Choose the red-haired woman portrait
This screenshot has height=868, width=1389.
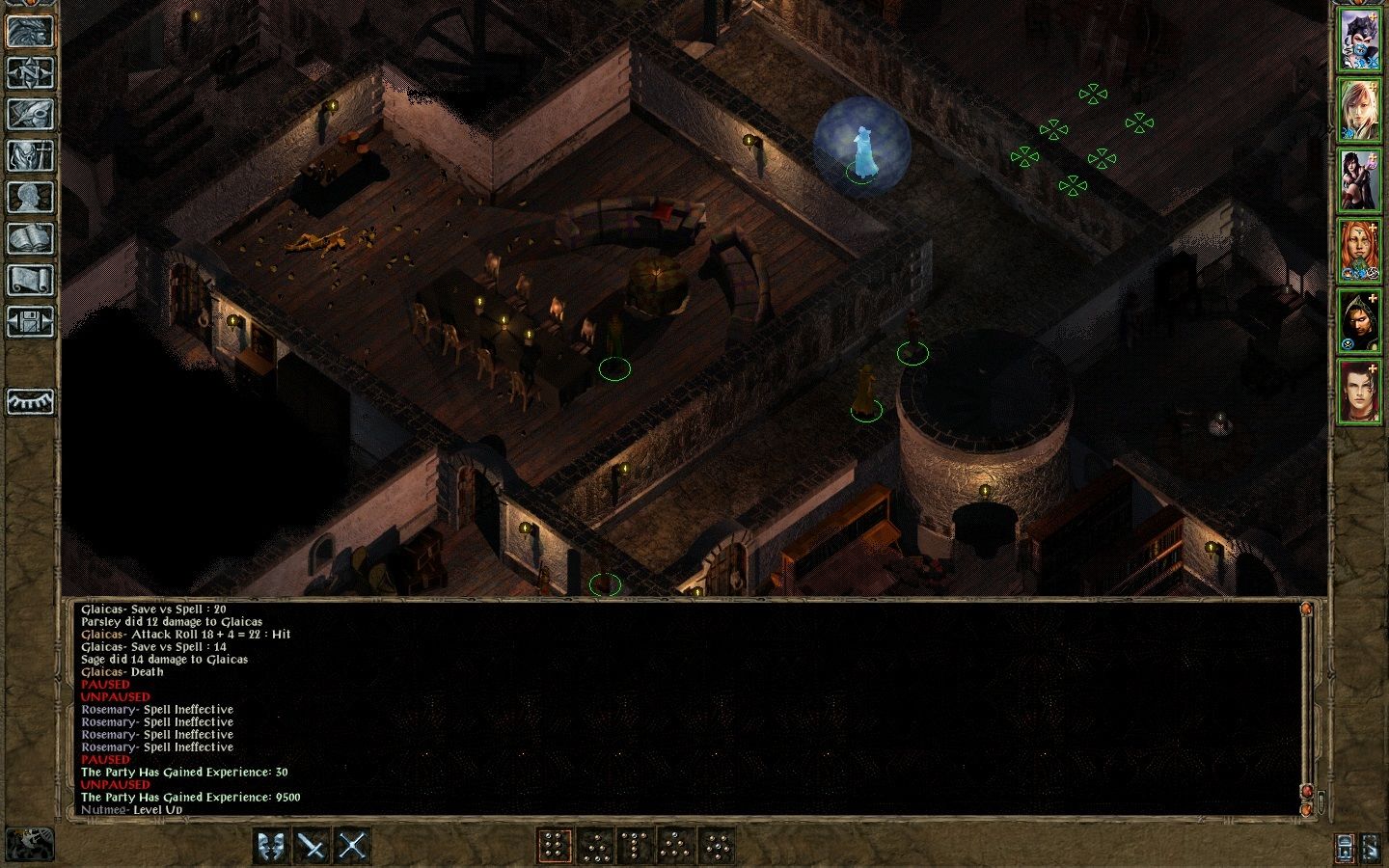pyautogui.click(x=1358, y=252)
